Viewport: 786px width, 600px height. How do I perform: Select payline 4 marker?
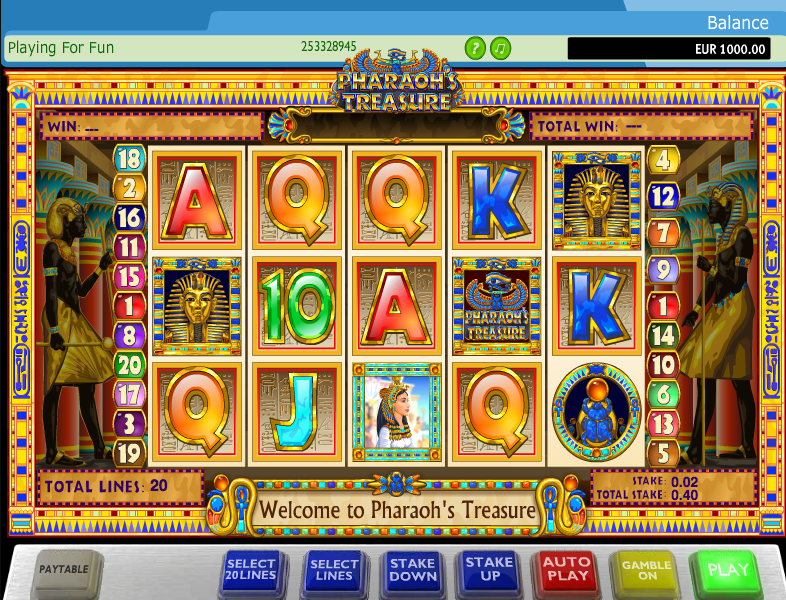pyautogui.click(x=662, y=158)
